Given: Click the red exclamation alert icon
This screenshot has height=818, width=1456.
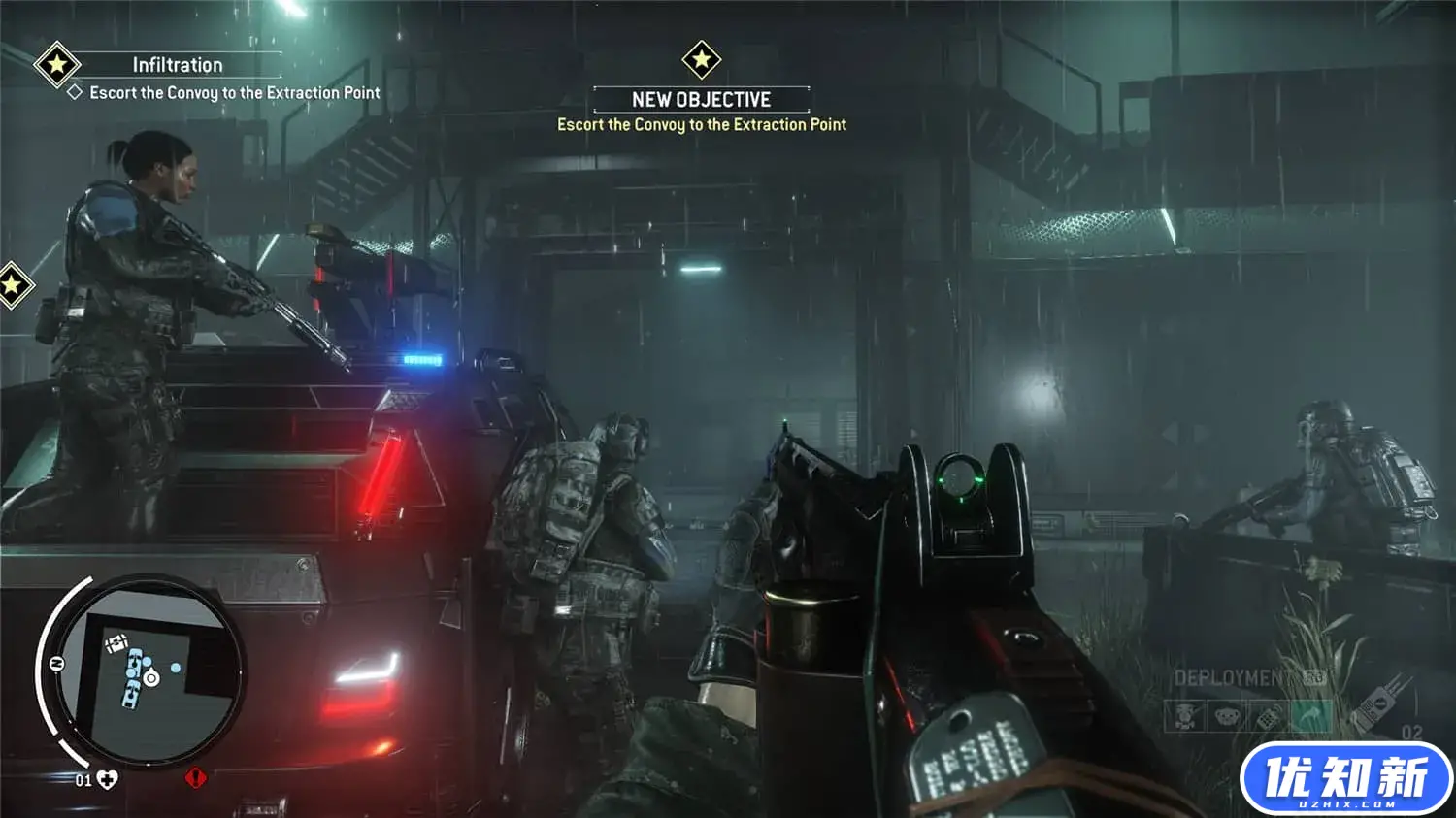Looking at the screenshot, I should 196,777.
